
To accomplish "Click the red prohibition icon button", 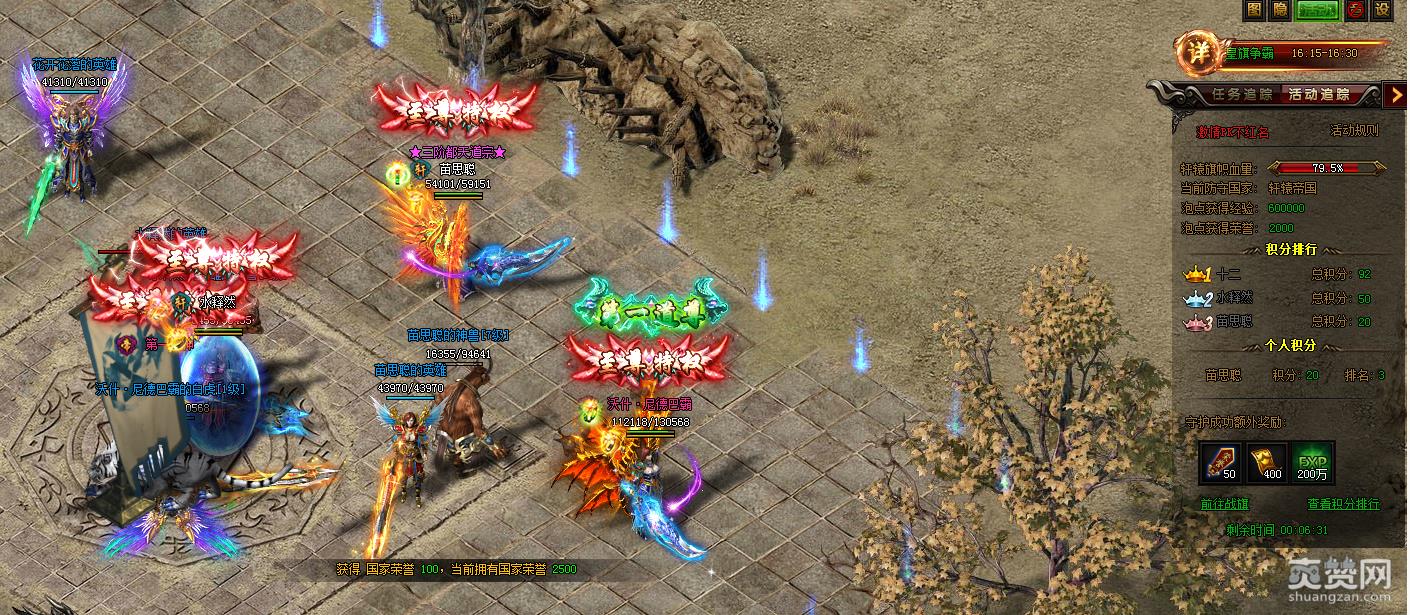I will click(1355, 10).
